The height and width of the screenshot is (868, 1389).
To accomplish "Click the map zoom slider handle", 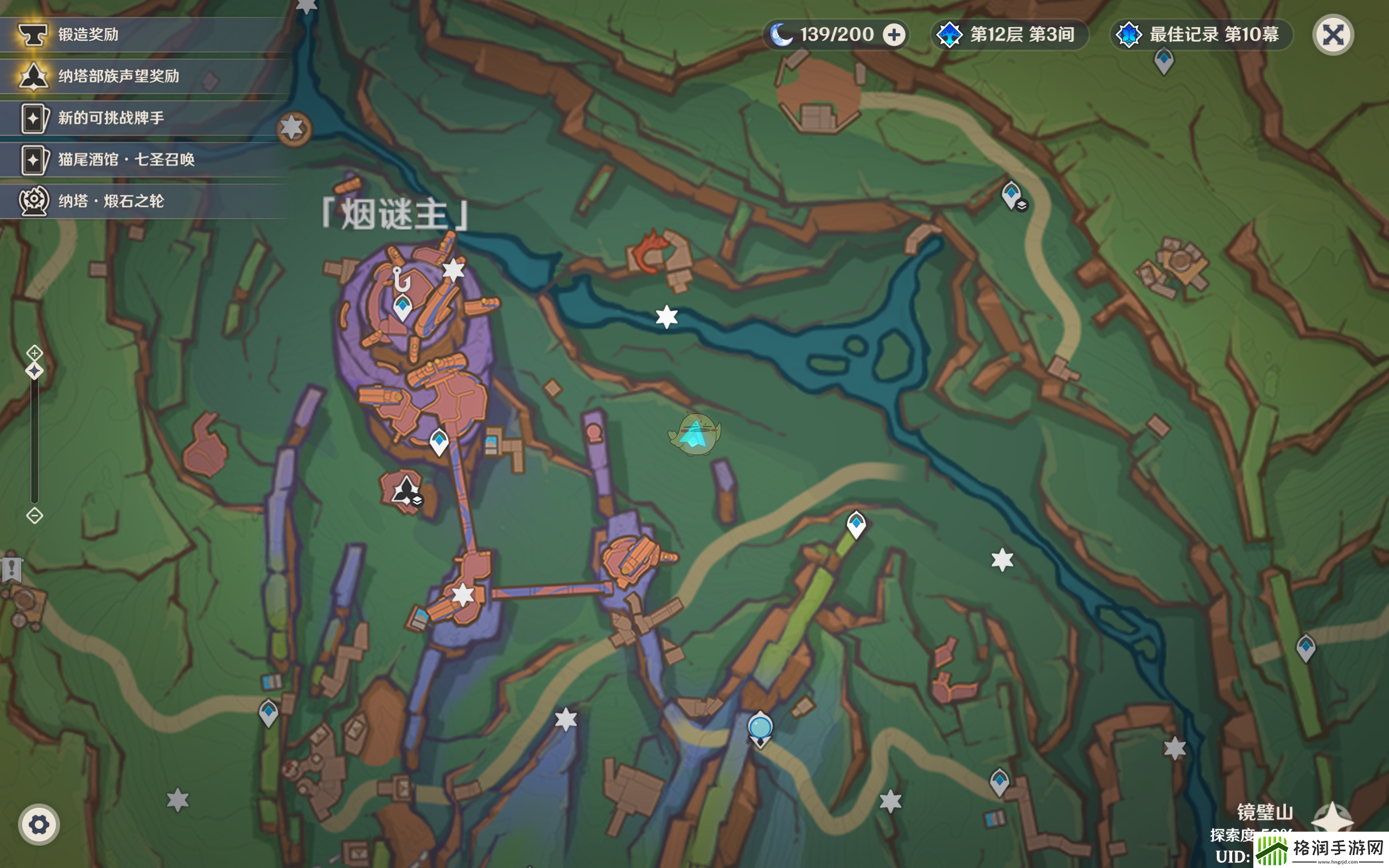I will [34, 371].
